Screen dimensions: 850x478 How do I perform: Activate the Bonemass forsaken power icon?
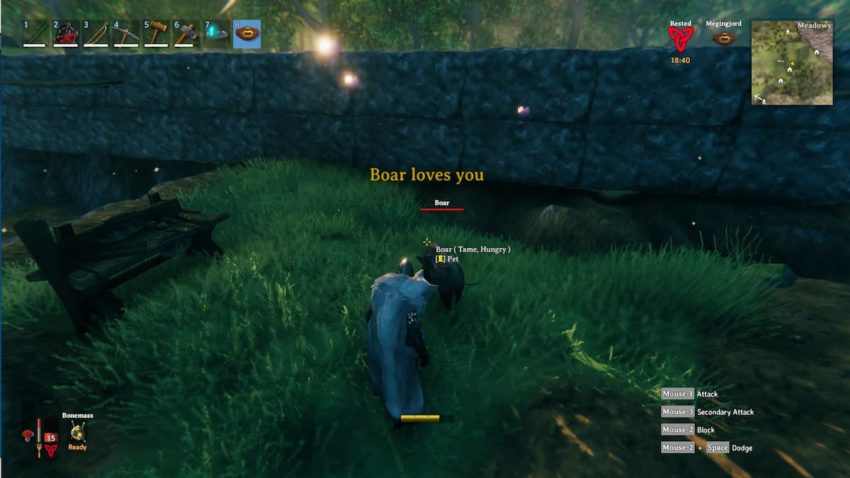78,431
